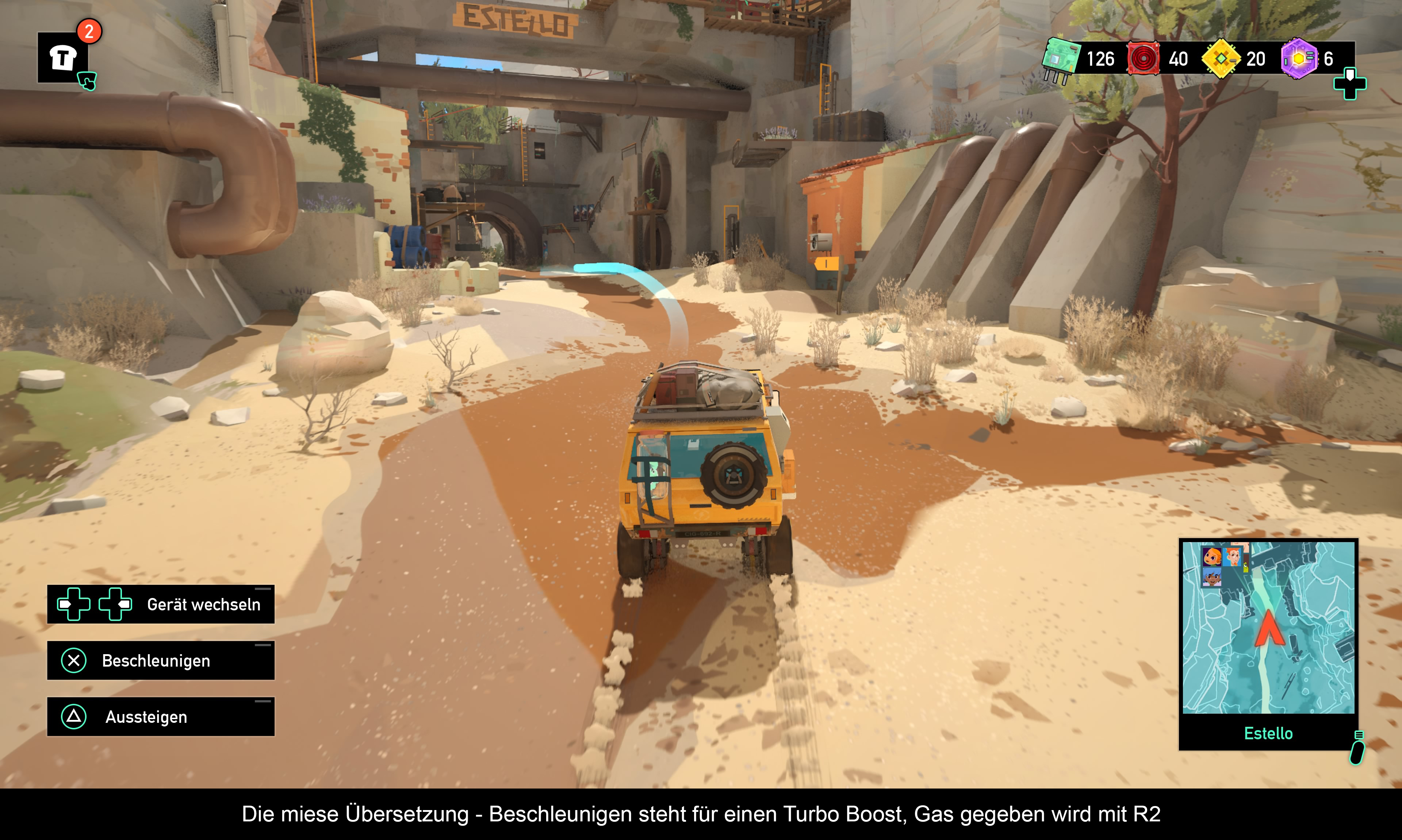Open the T-shirt notification icon
The width and height of the screenshot is (1402, 840).
(63, 58)
